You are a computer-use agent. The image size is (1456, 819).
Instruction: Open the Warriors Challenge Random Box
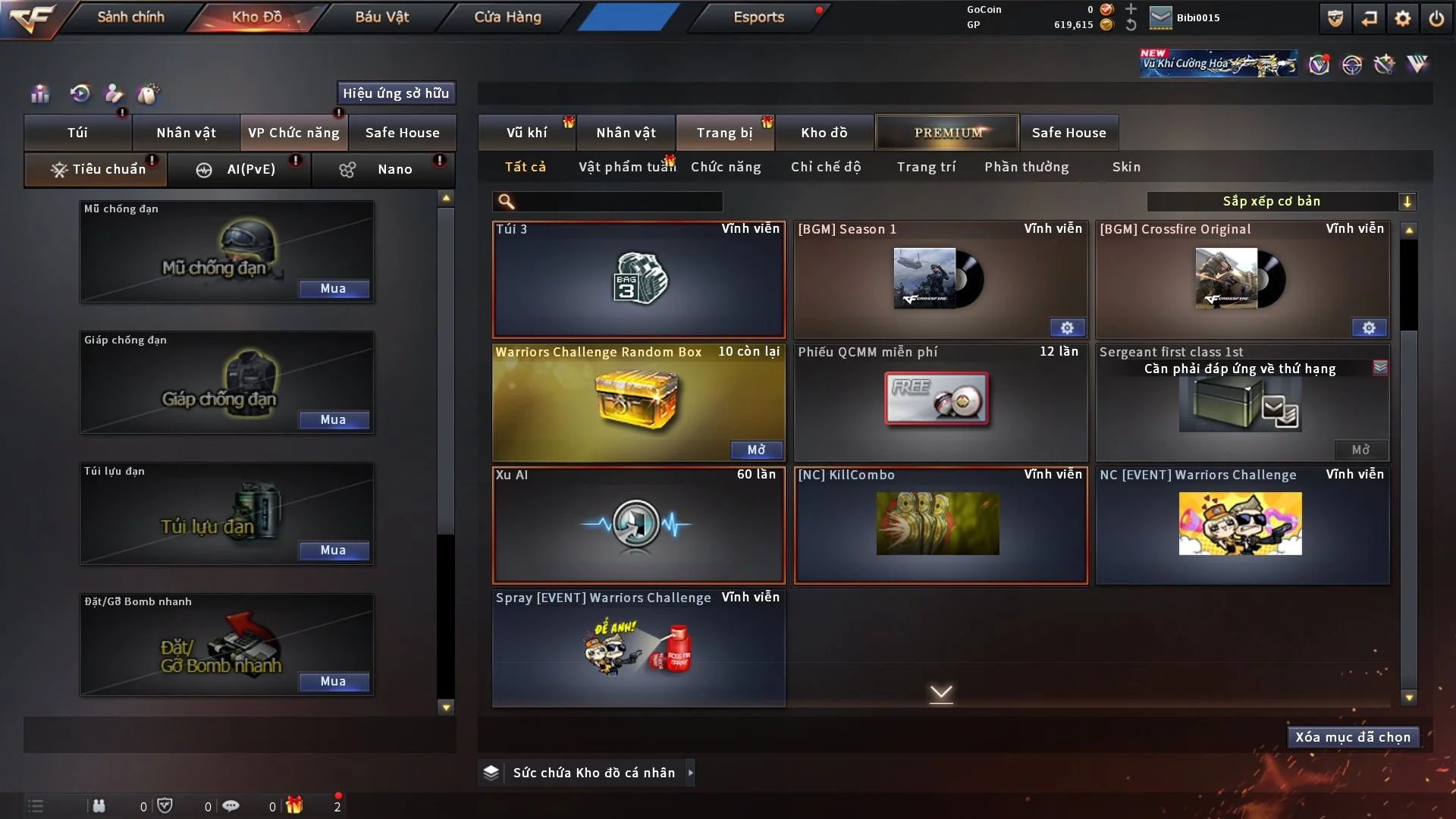(756, 450)
